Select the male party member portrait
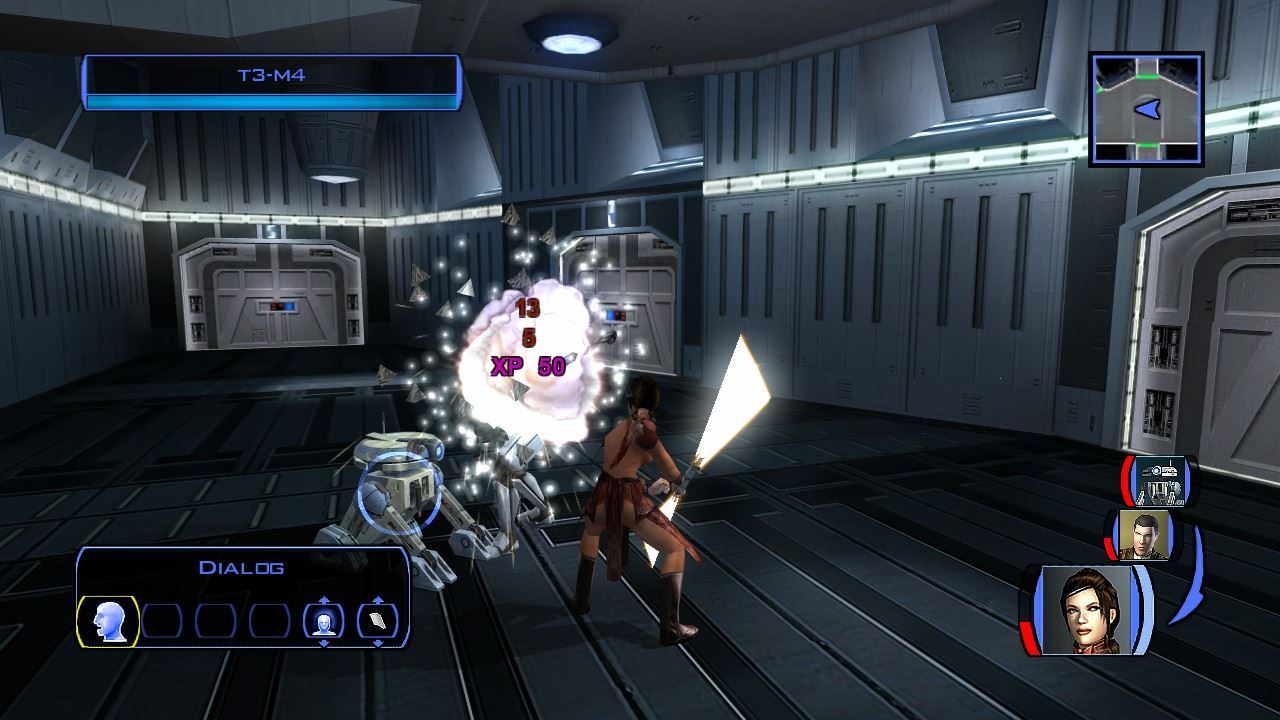 point(1144,535)
